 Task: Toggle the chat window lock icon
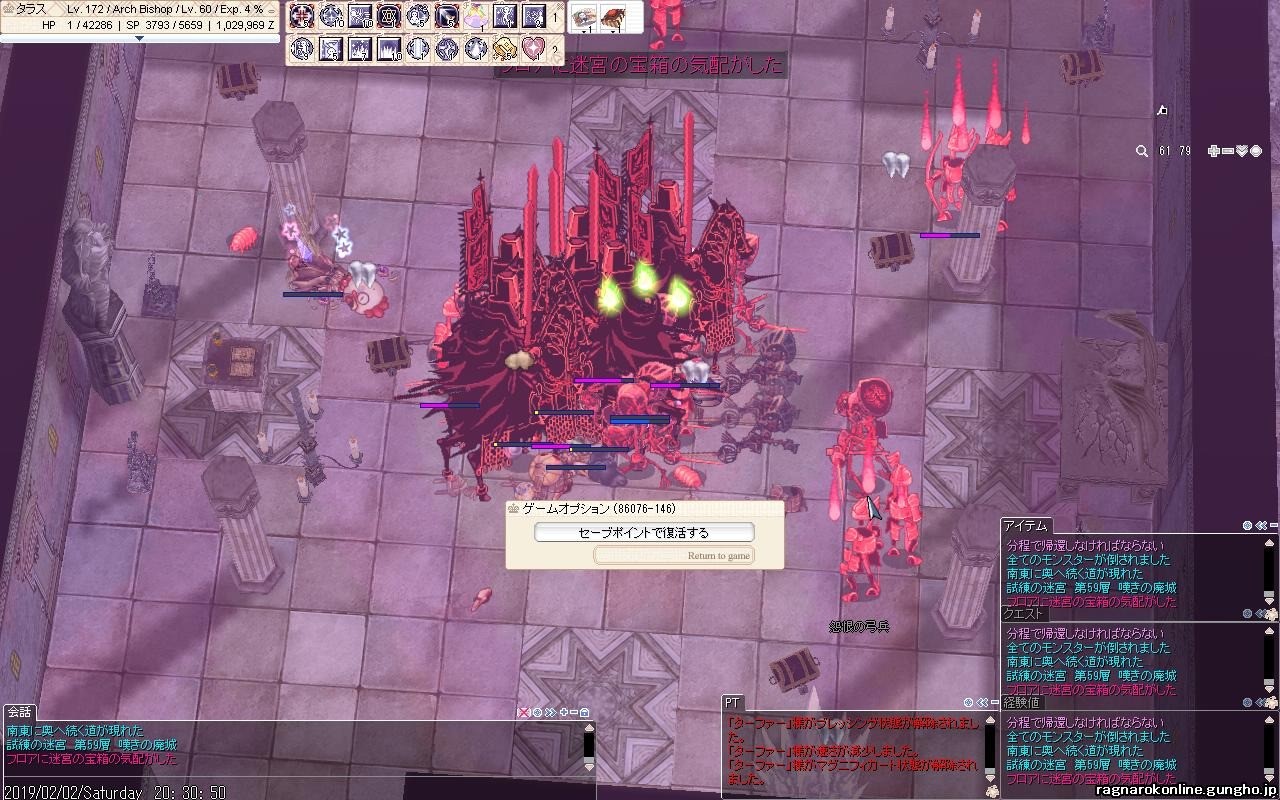(x=584, y=712)
